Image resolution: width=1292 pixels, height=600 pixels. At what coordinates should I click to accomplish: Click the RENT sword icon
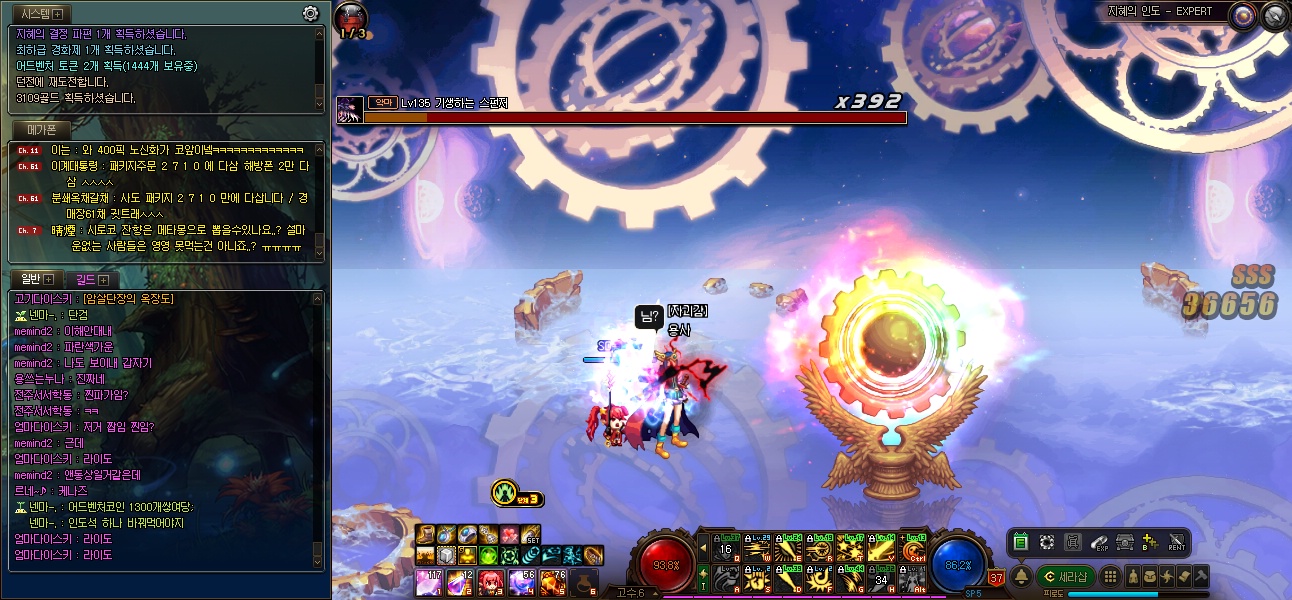(x=1176, y=542)
